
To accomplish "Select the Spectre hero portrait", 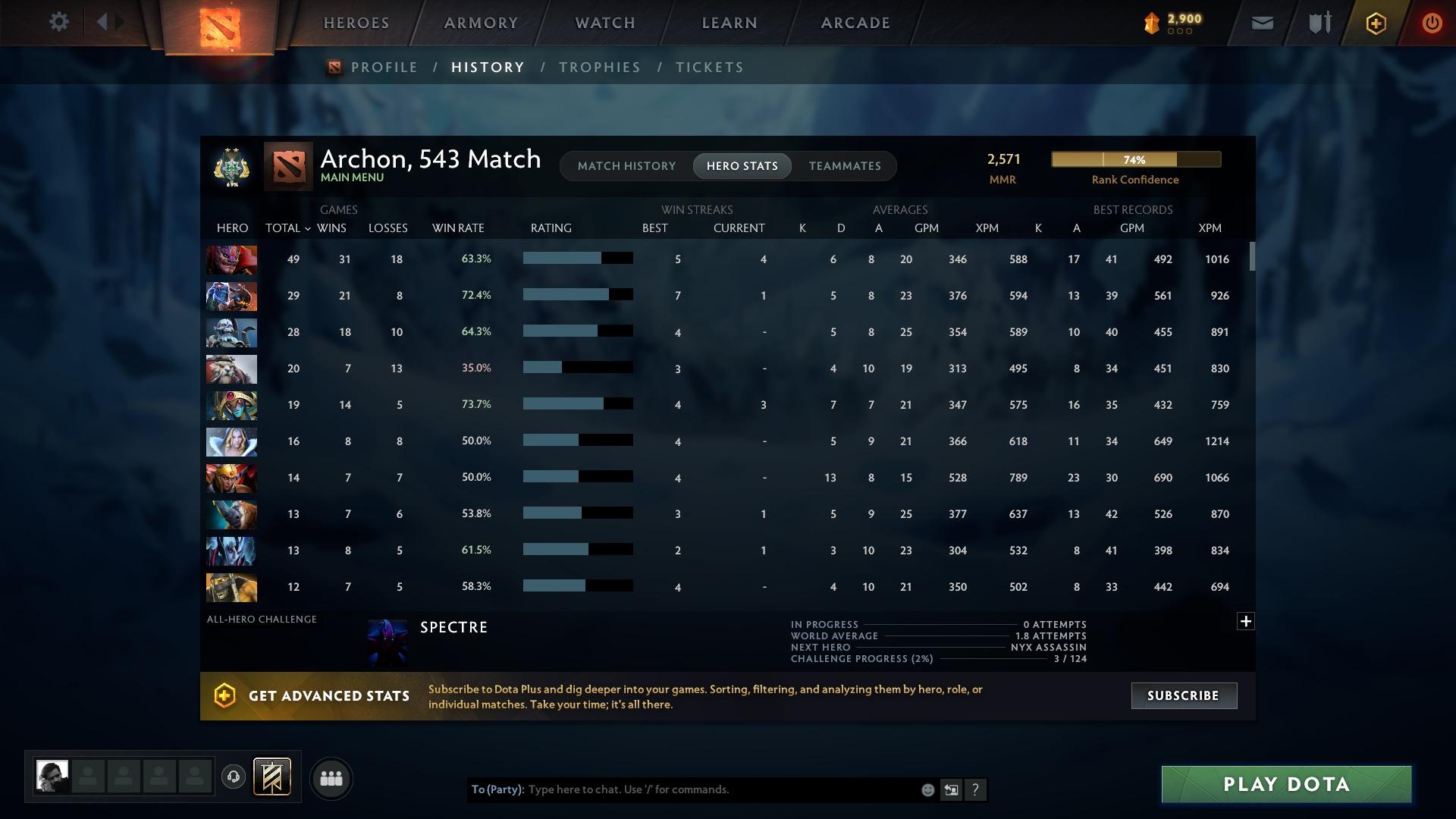I will [388, 643].
